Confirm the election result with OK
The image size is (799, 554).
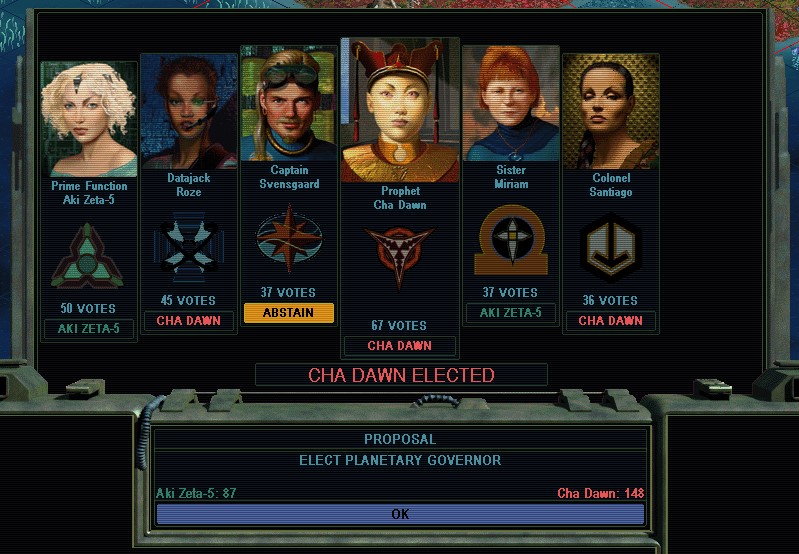pyautogui.click(x=400, y=514)
